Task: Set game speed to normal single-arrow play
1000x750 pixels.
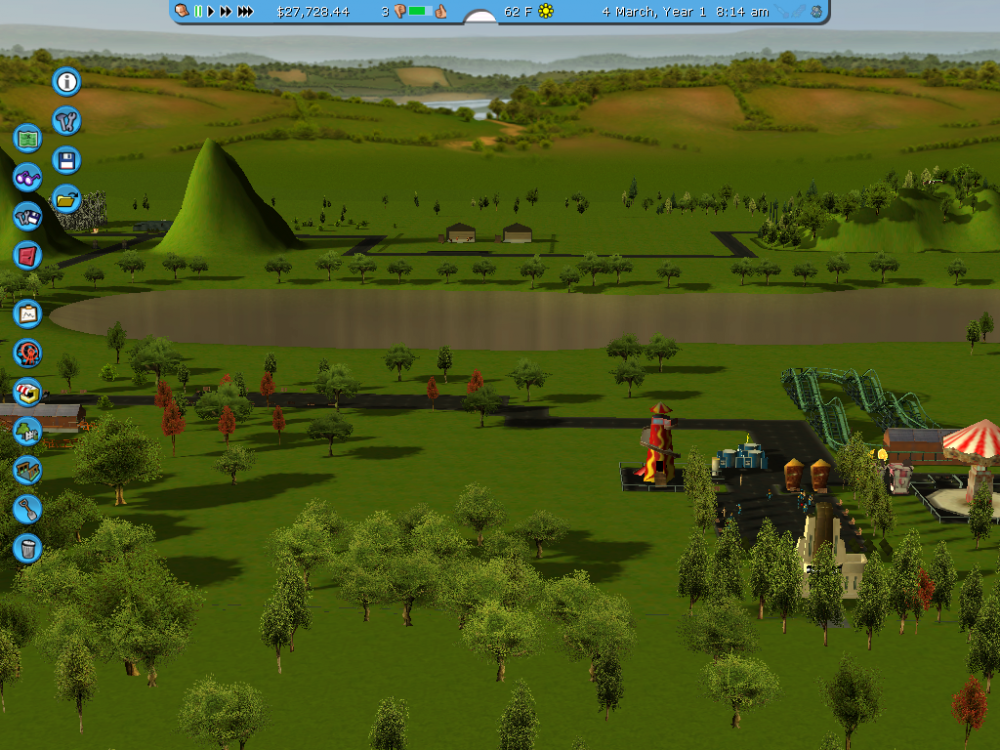Action: tap(211, 11)
